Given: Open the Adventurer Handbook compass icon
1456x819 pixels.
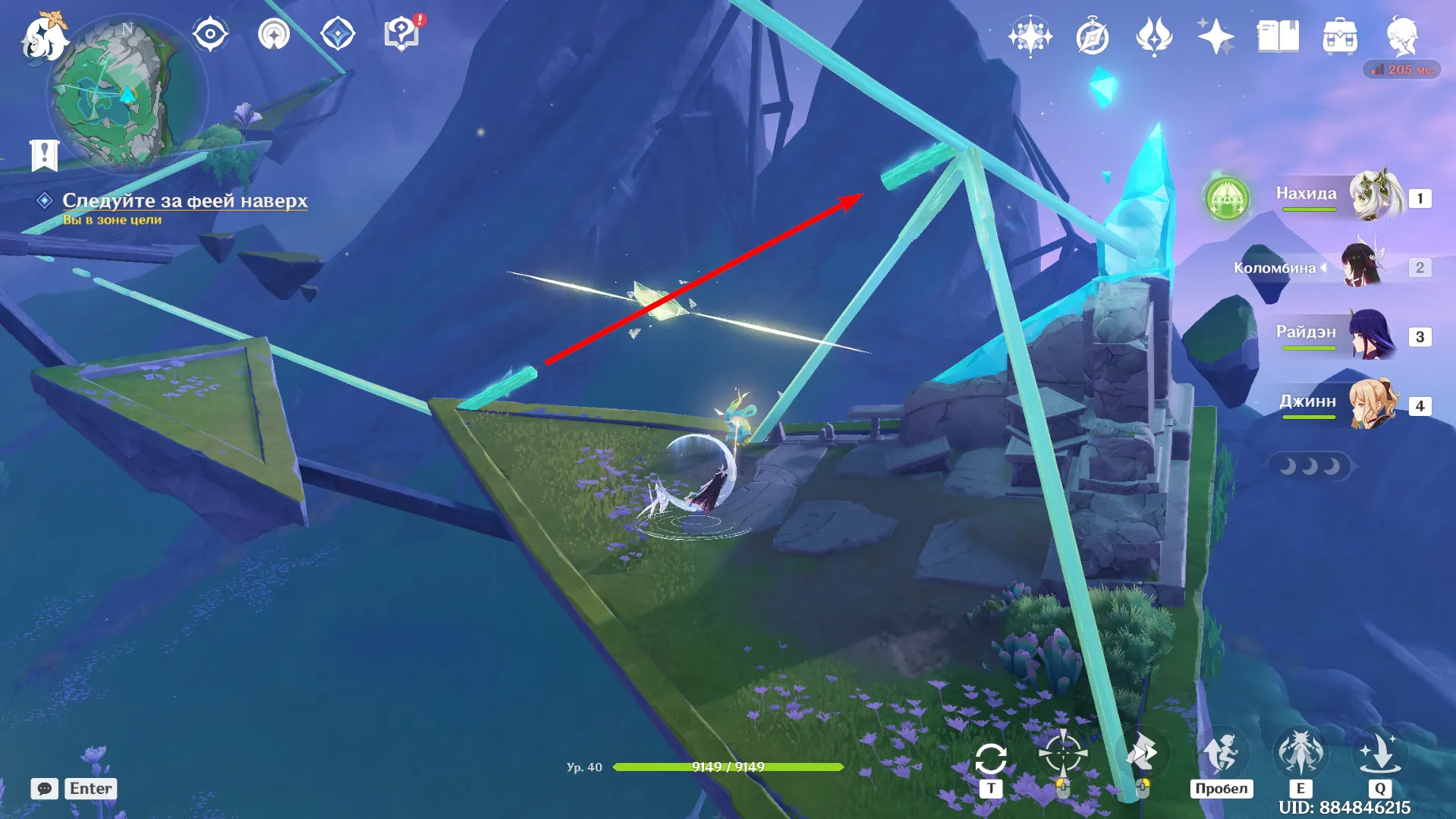Looking at the screenshot, I should [1093, 36].
